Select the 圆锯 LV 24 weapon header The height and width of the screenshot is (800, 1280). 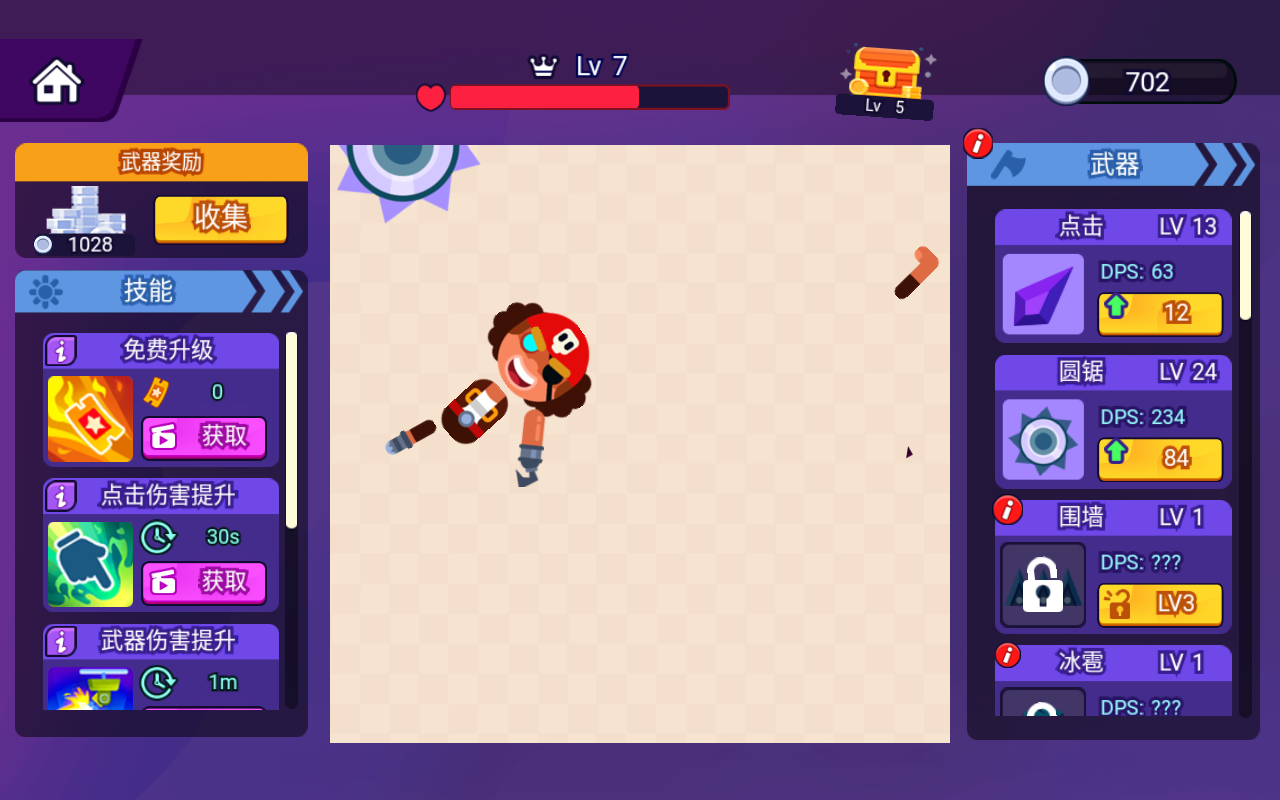[1113, 372]
